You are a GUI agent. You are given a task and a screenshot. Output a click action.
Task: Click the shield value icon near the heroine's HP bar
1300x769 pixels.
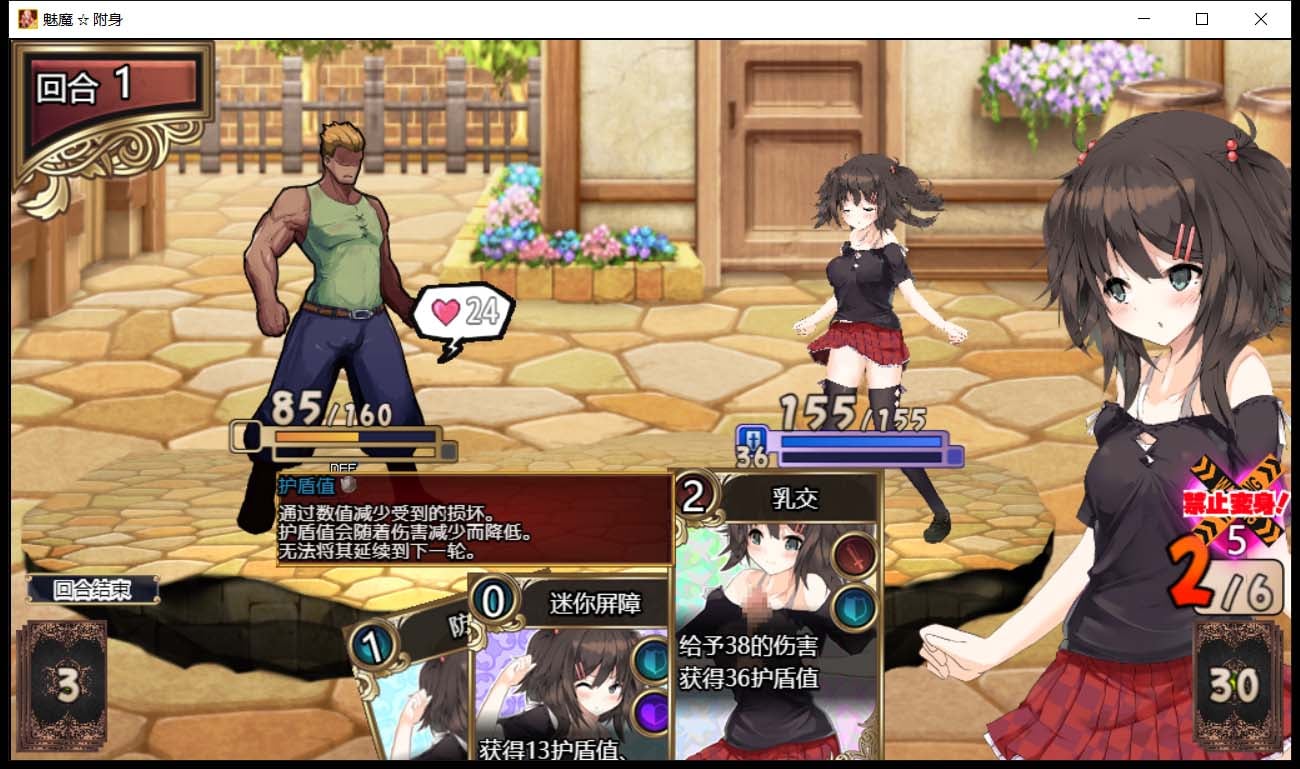(755, 440)
